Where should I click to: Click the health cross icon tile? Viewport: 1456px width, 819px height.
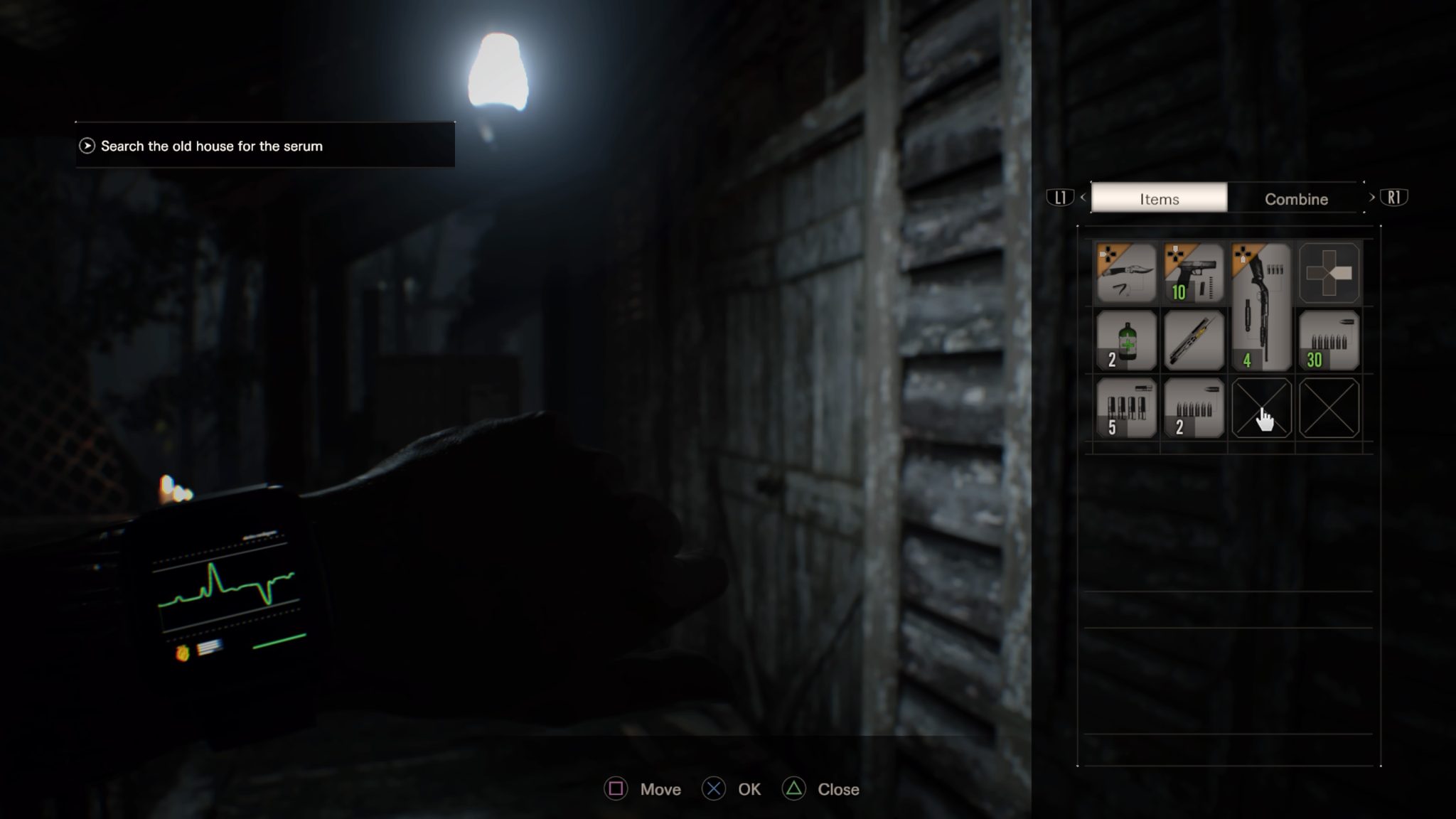pos(1329,272)
